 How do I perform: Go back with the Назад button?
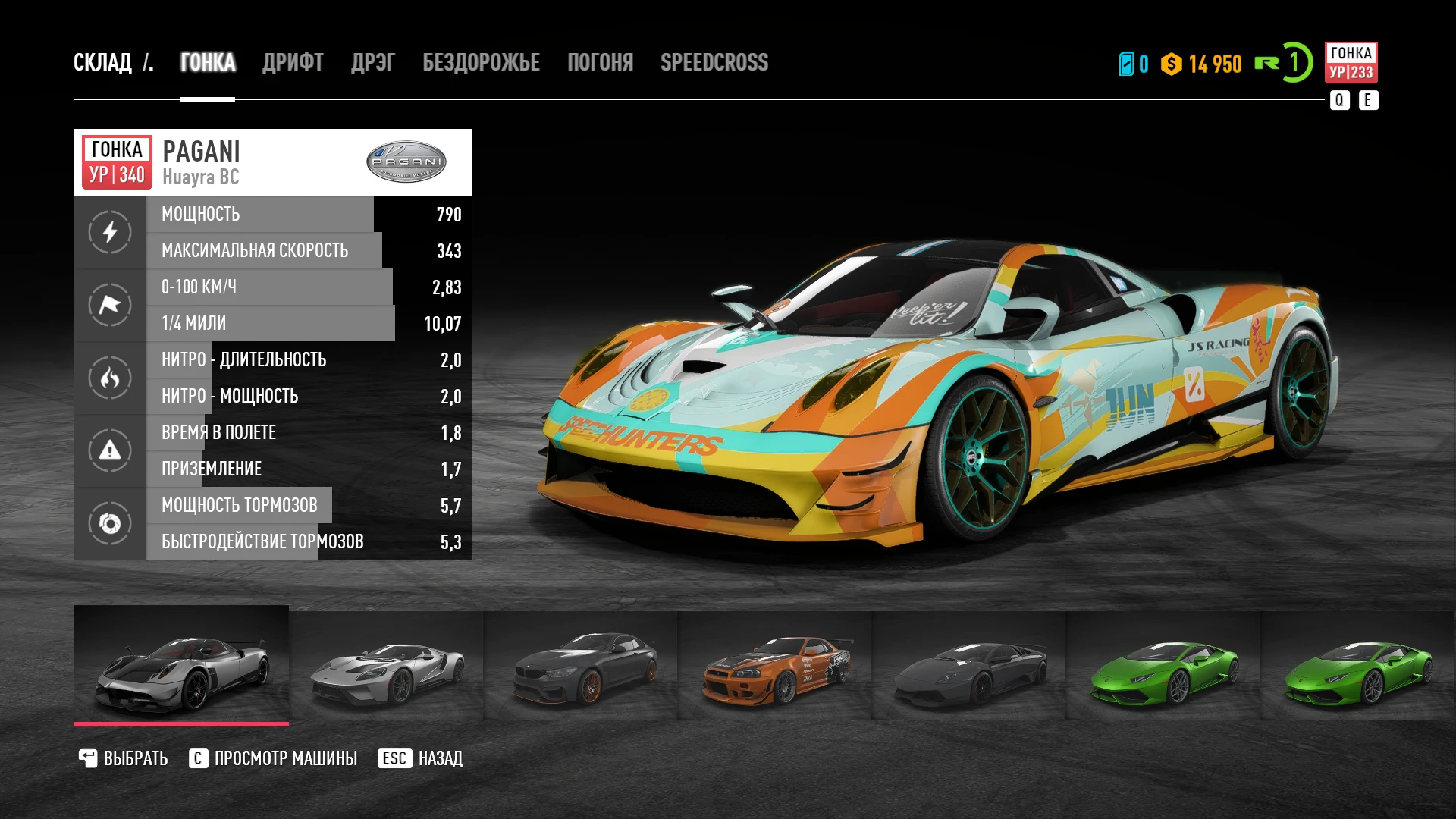click(421, 758)
